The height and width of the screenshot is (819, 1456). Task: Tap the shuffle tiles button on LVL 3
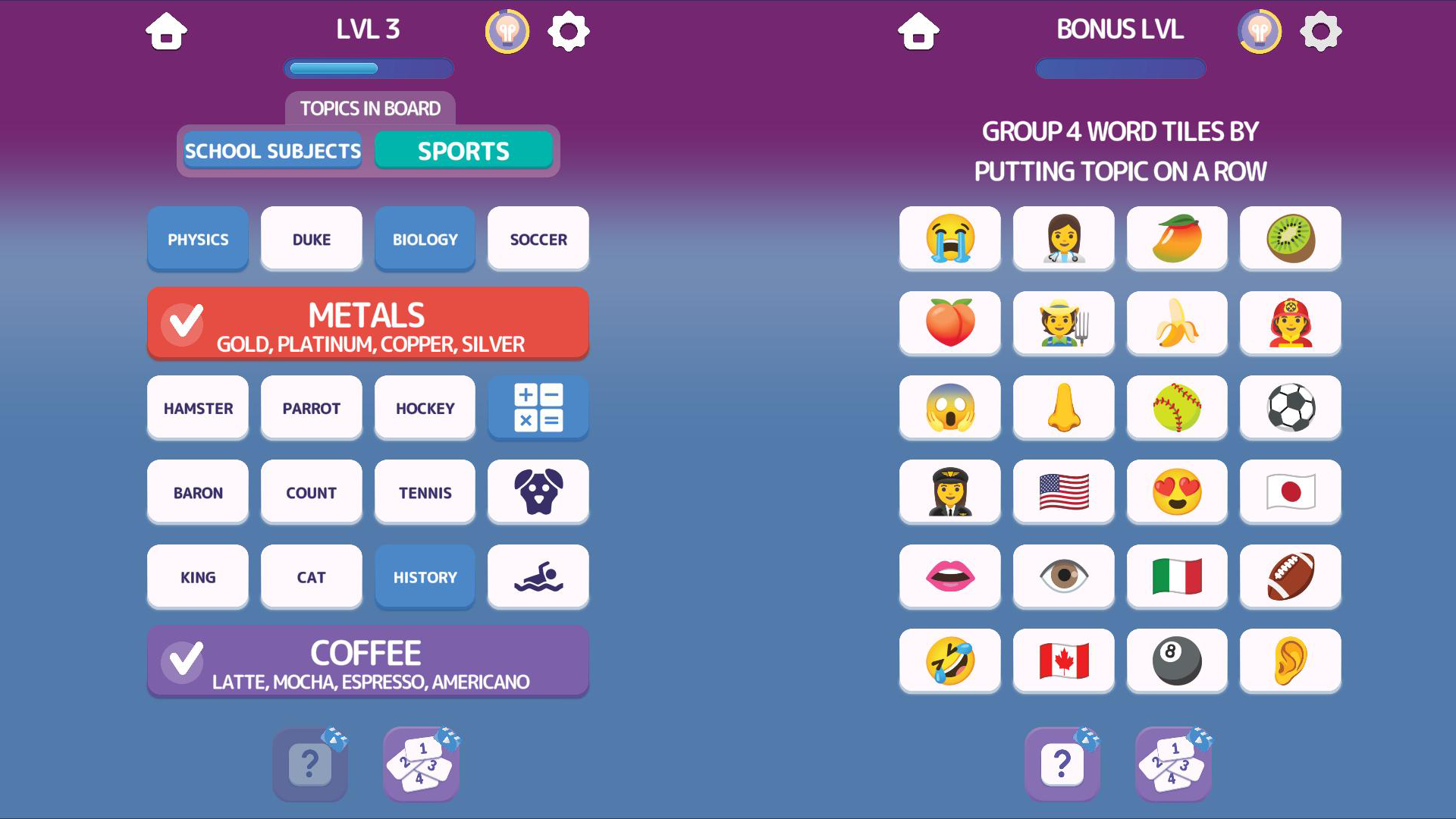[x=421, y=764]
